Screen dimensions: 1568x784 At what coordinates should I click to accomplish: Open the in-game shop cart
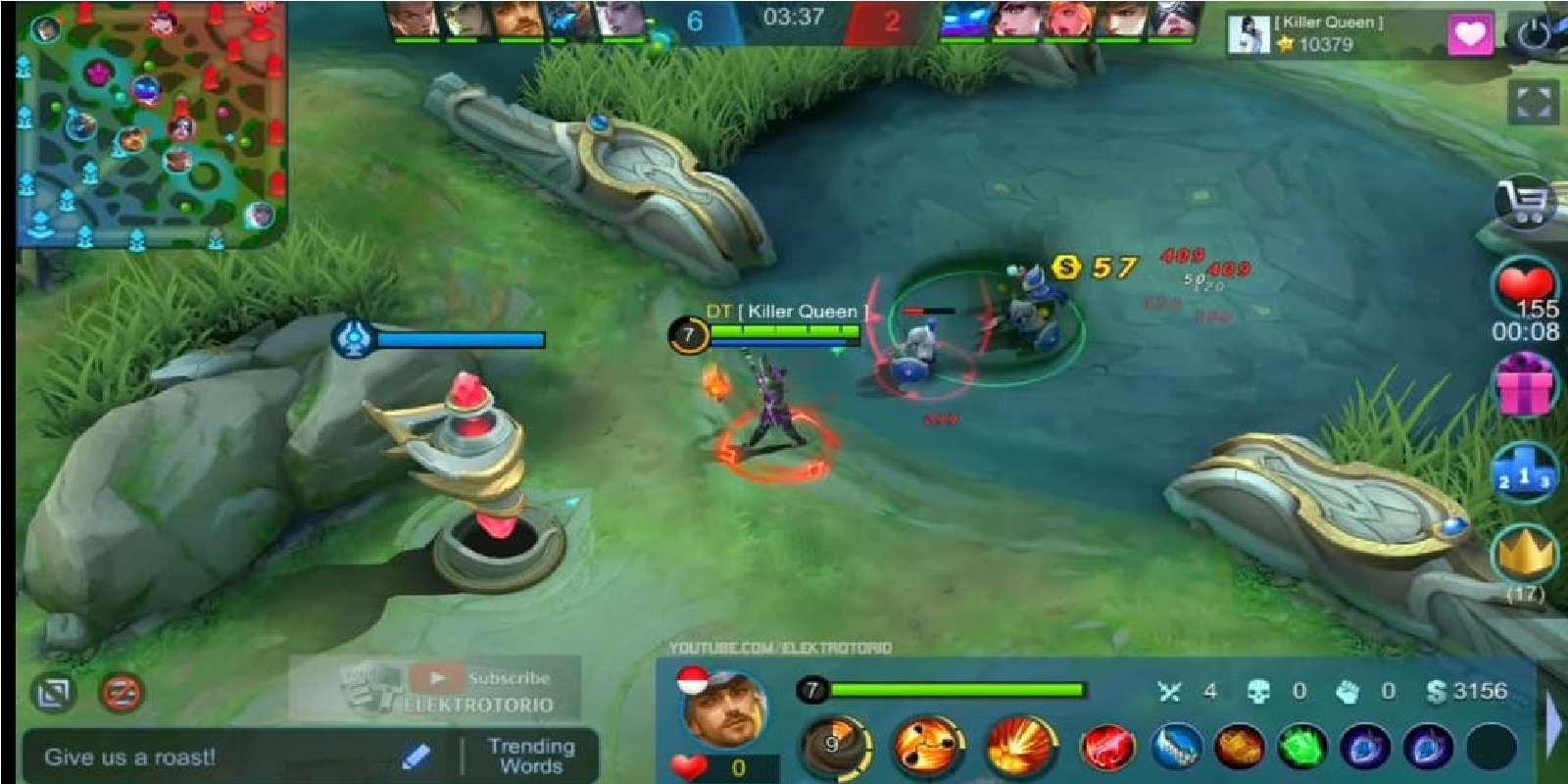pyautogui.click(x=1522, y=201)
